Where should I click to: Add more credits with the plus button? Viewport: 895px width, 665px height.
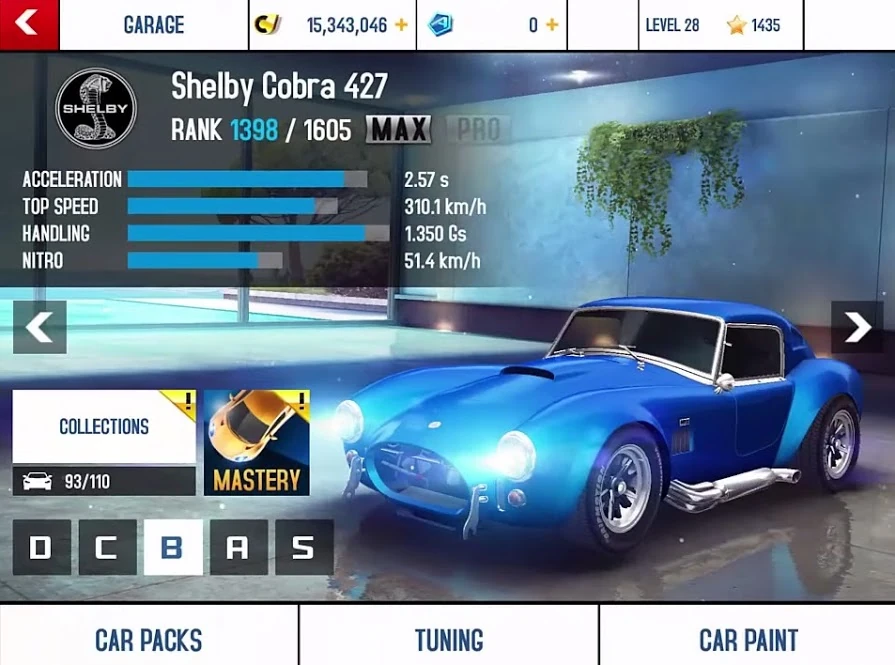(401, 25)
